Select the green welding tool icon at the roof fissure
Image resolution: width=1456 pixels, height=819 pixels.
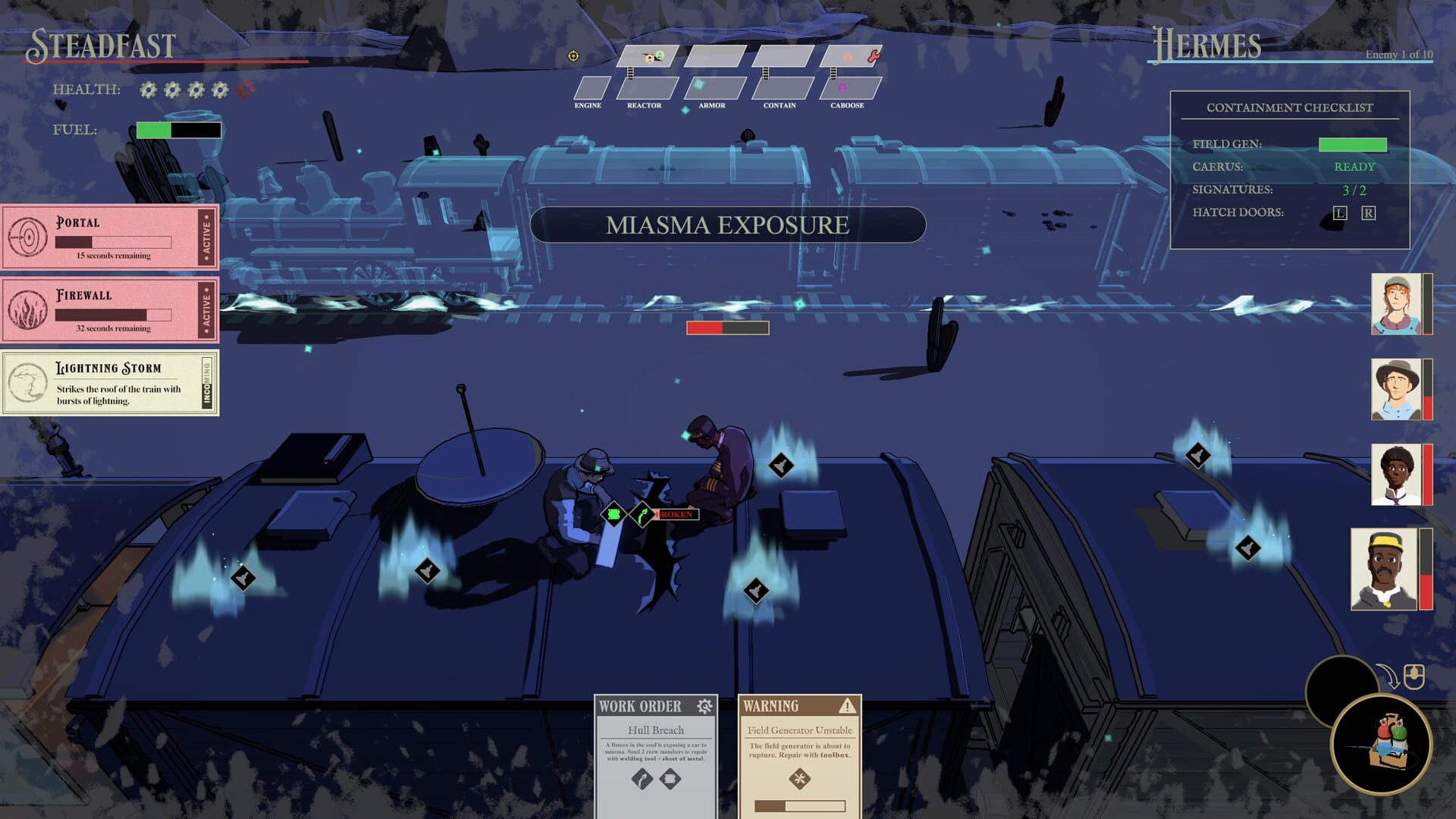click(642, 514)
